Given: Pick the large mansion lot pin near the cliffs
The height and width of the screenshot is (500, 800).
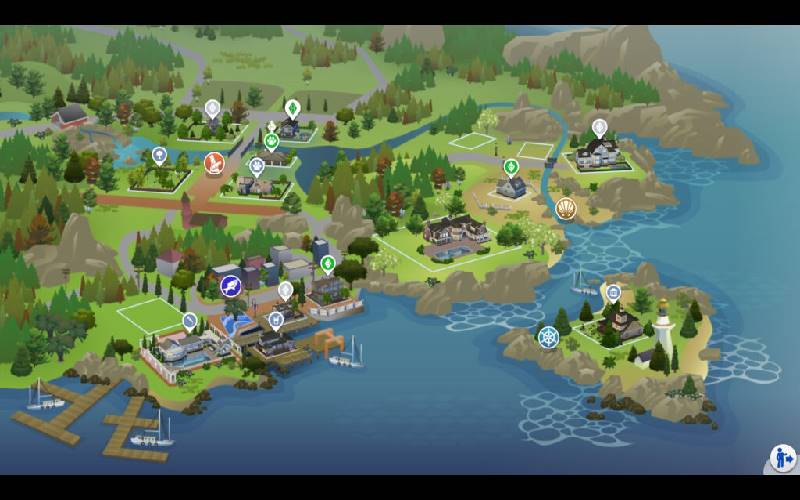Looking at the screenshot, I should [599, 128].
